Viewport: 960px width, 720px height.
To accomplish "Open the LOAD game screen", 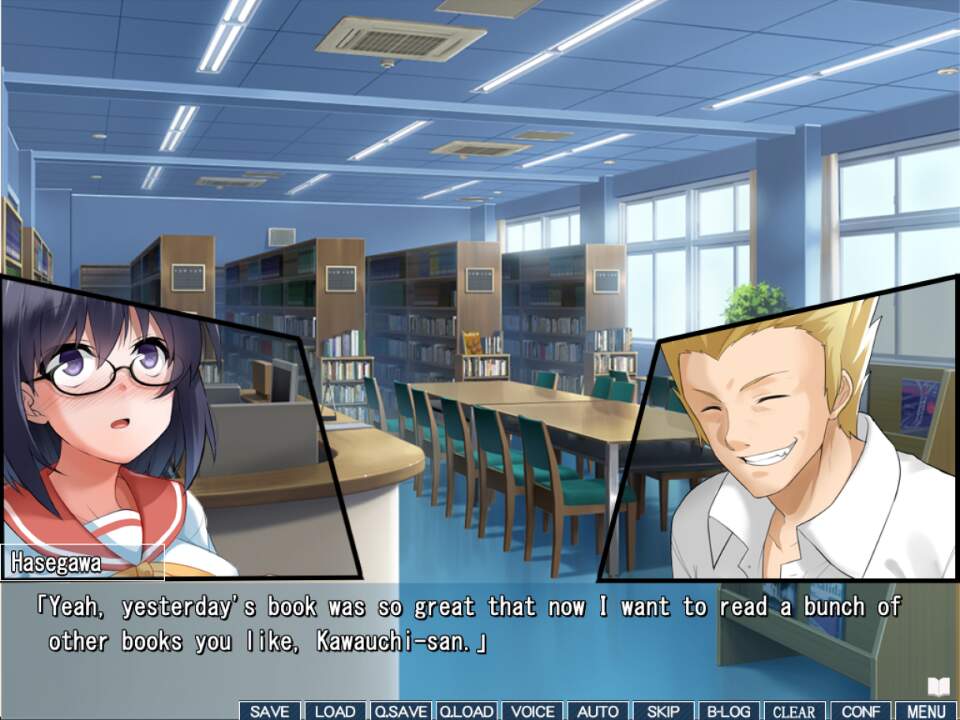I will coord(335,711).
